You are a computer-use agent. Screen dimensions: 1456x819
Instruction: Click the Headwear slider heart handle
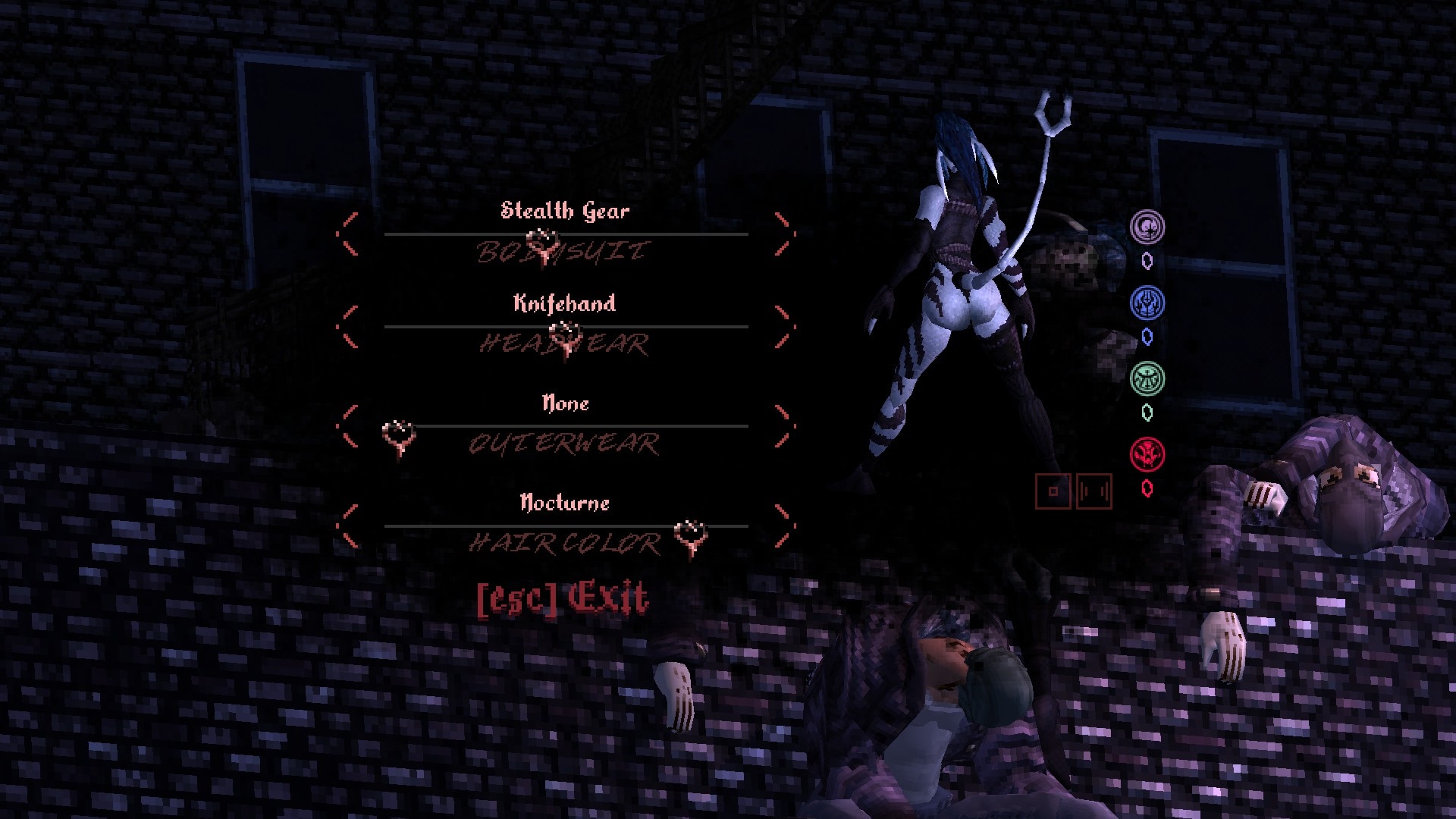point(565,335)
